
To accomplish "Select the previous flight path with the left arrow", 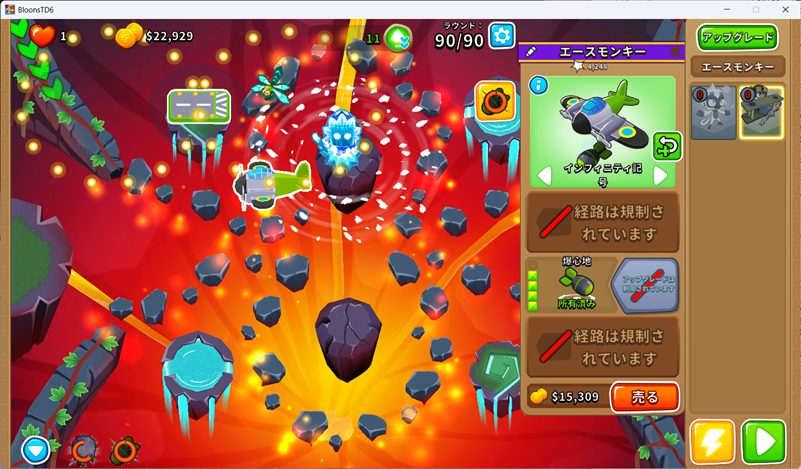I will click(545, 176).
